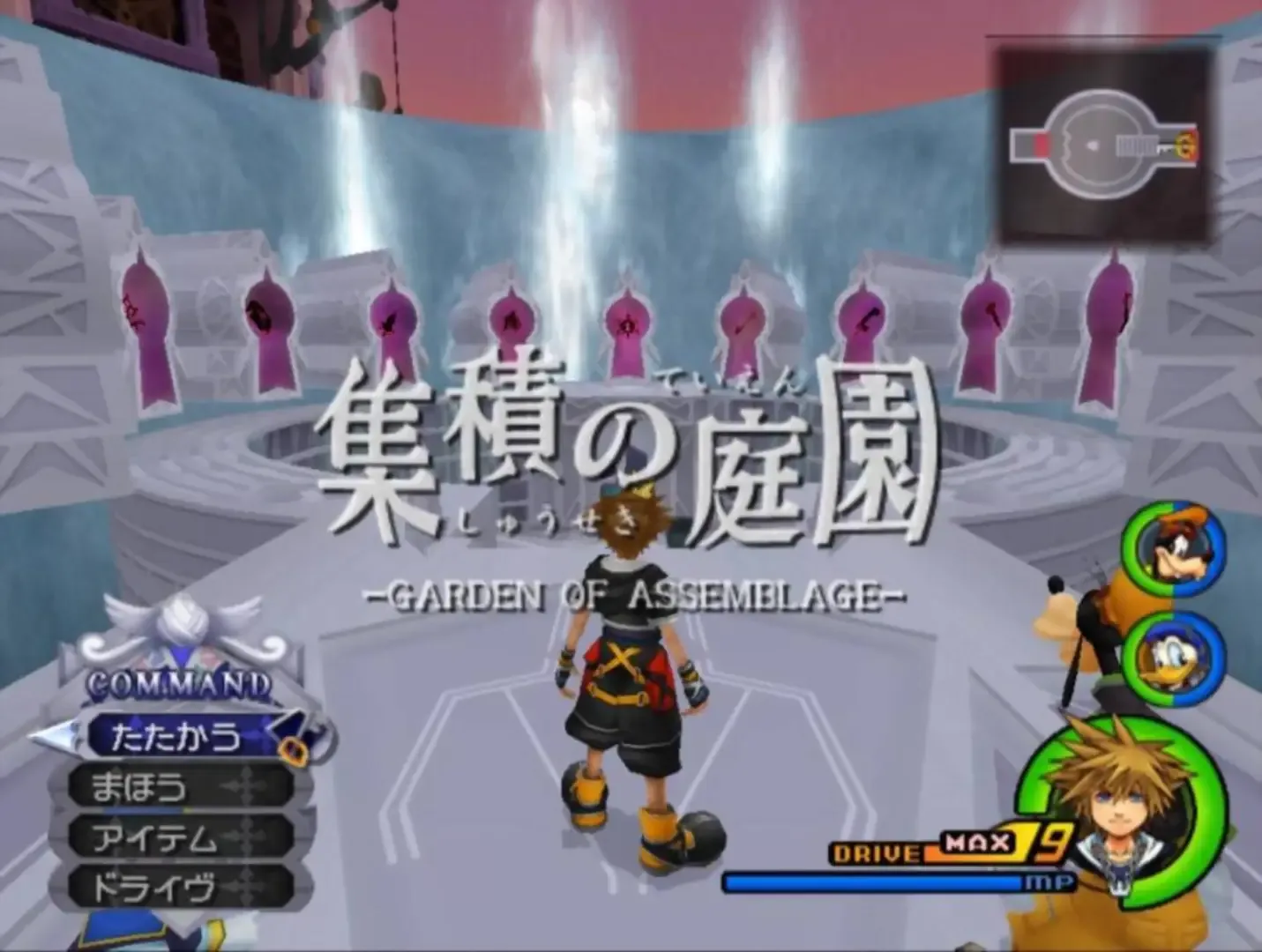Click the MAX label on the Drive gauge
This screenshot has width=1262, height=952.
(975, 844)
